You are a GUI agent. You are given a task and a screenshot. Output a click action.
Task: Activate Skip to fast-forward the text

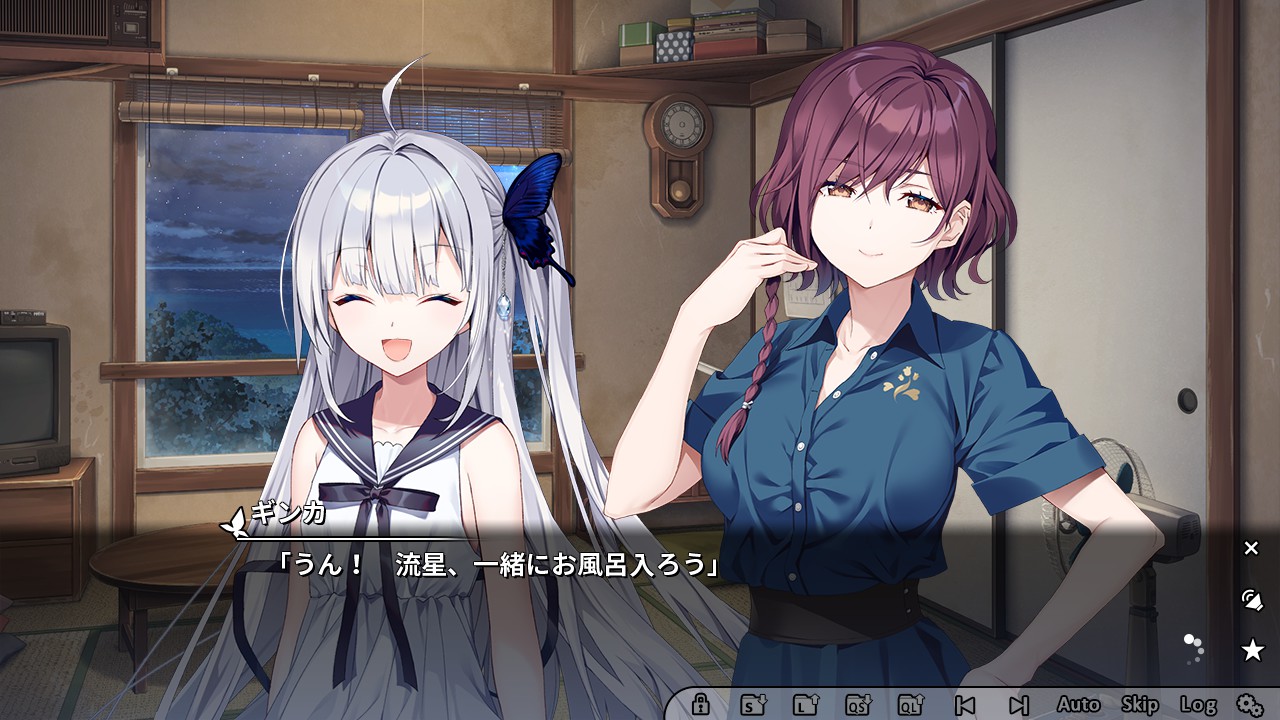tap(1139, 705)
